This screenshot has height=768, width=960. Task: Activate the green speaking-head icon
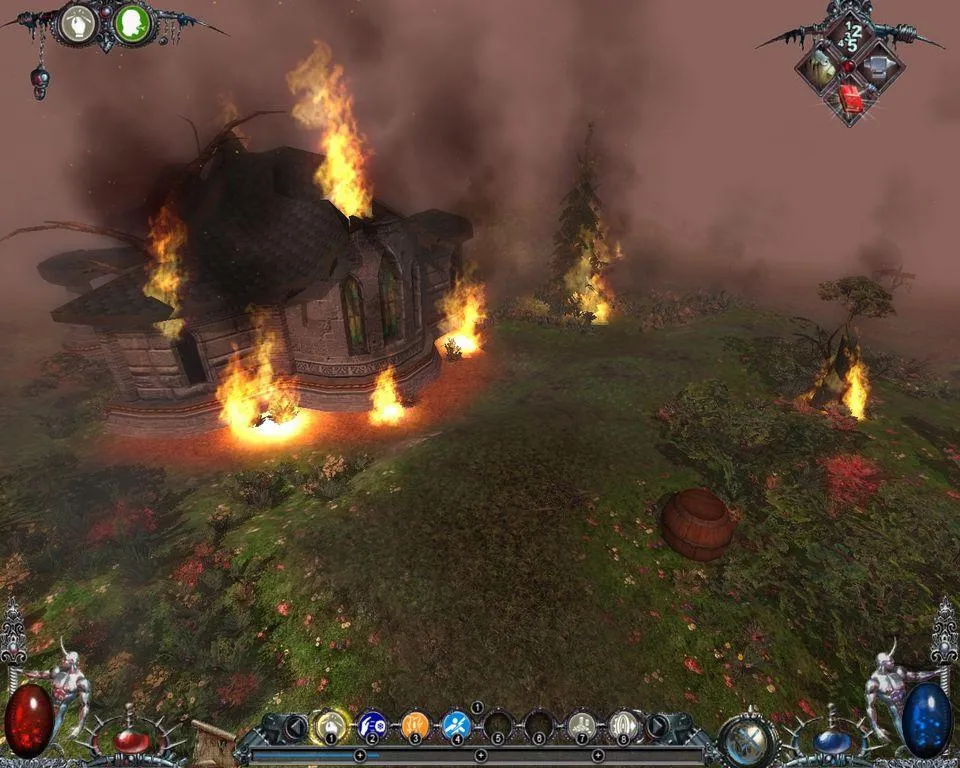[131, 25]
